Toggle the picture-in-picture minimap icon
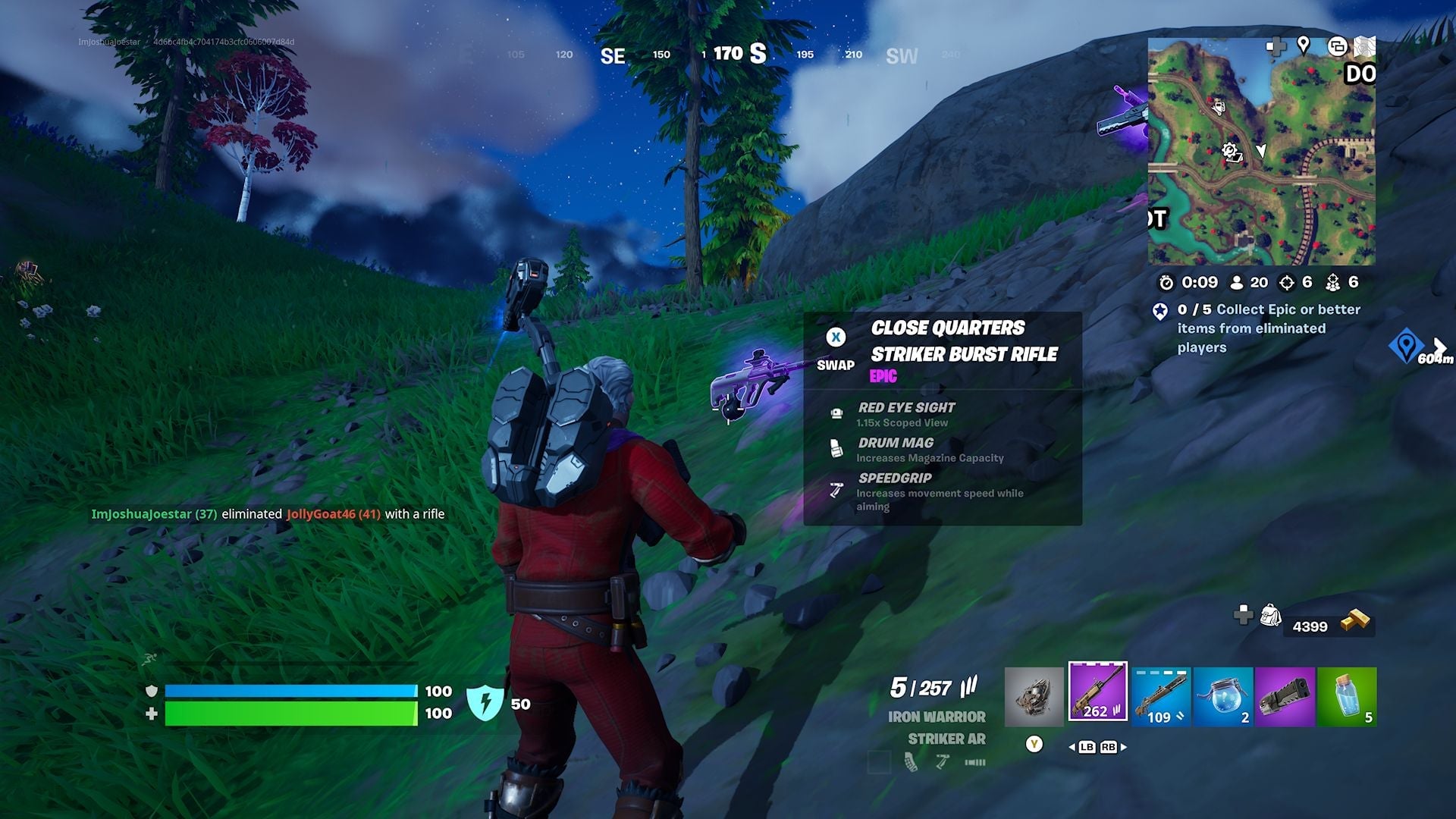 pos(1338,47)
